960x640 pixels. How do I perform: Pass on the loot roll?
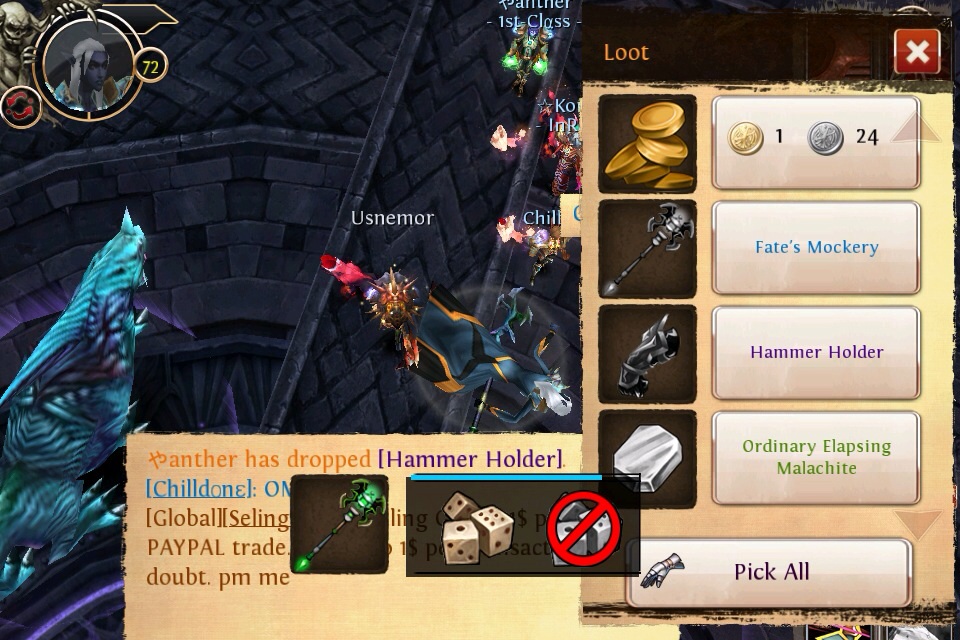click(583, 527)
